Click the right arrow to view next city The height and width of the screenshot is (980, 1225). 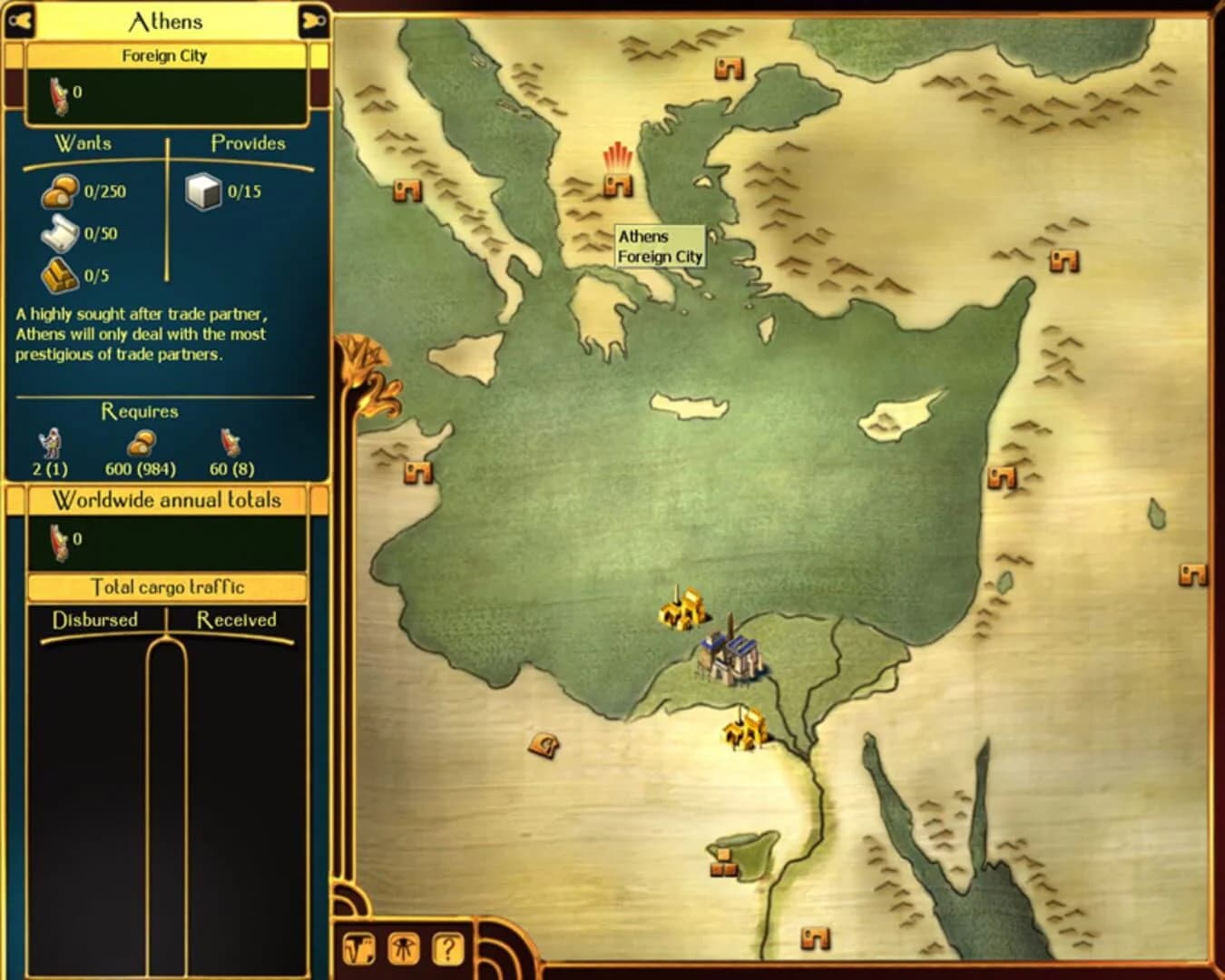point(312,20)
